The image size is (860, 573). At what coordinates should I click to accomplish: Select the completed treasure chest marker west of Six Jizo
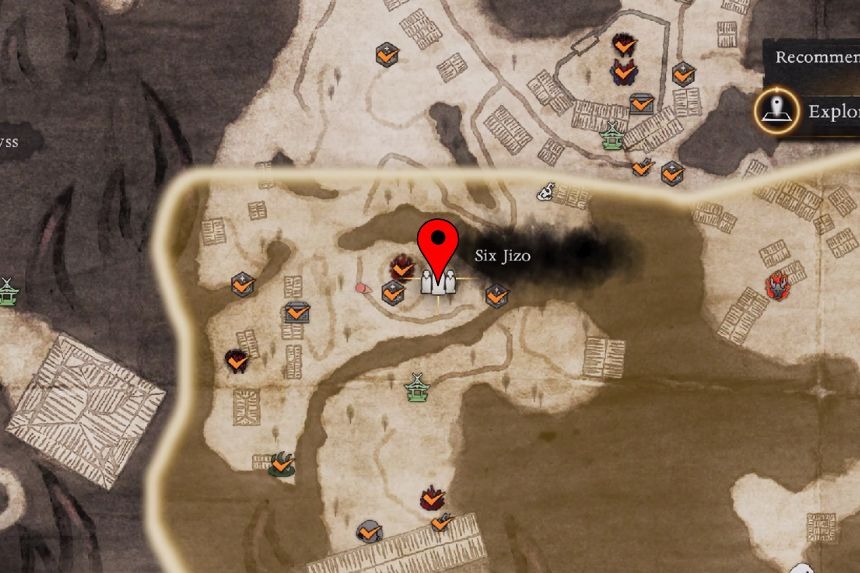tap(295, 313)
